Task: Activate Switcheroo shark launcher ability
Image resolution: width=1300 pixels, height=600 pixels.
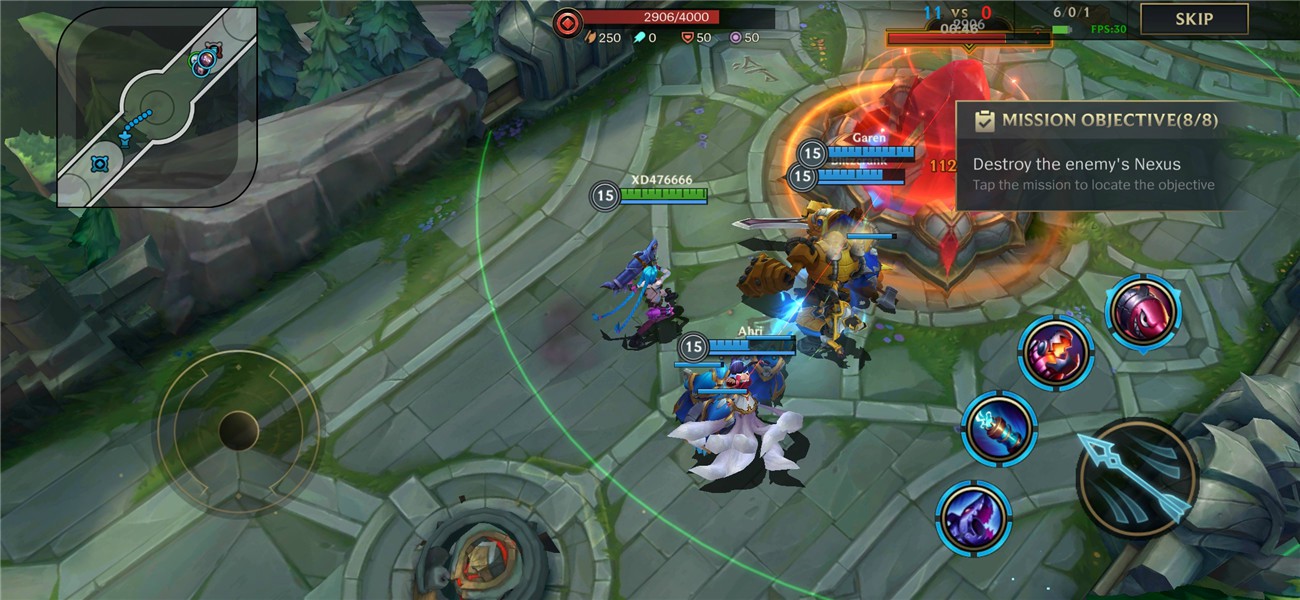Action: [973, 517]
